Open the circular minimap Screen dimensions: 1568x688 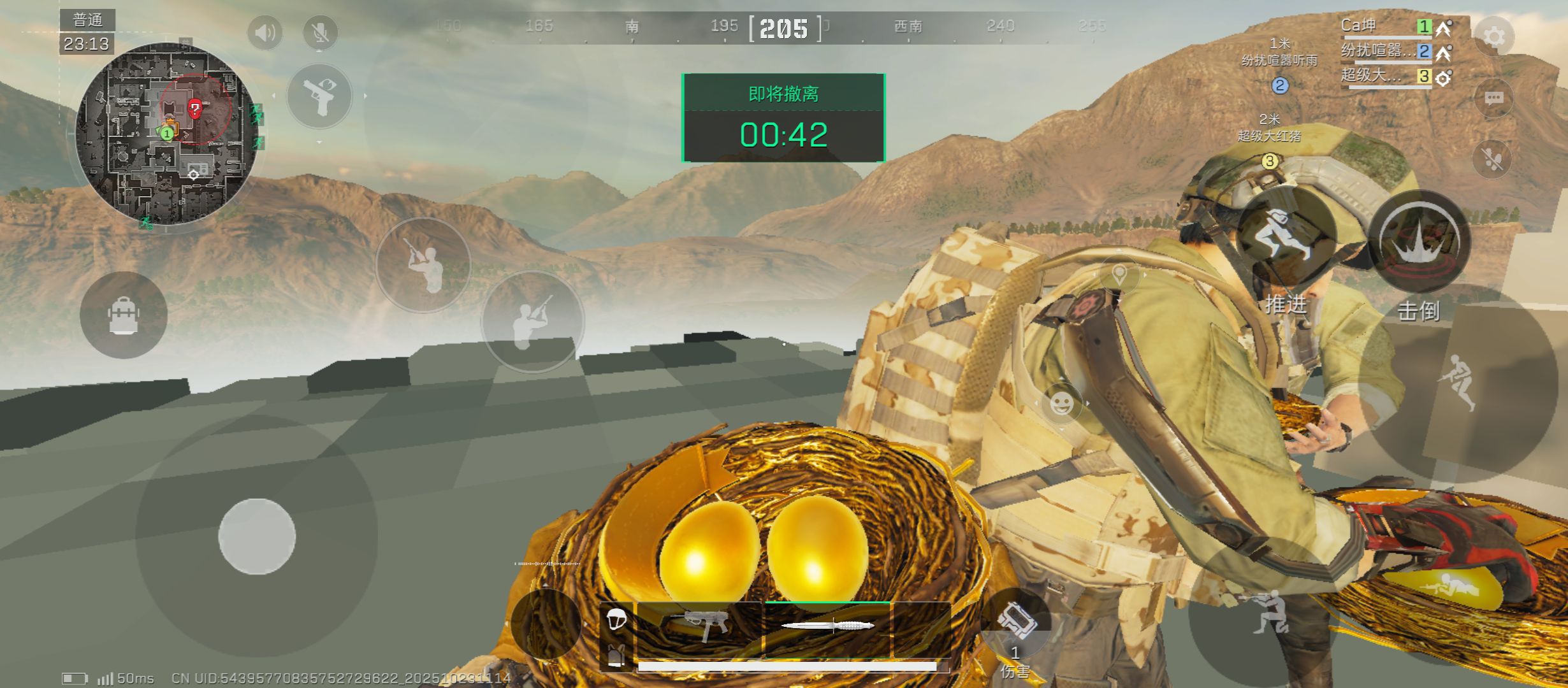pos(167,134)
